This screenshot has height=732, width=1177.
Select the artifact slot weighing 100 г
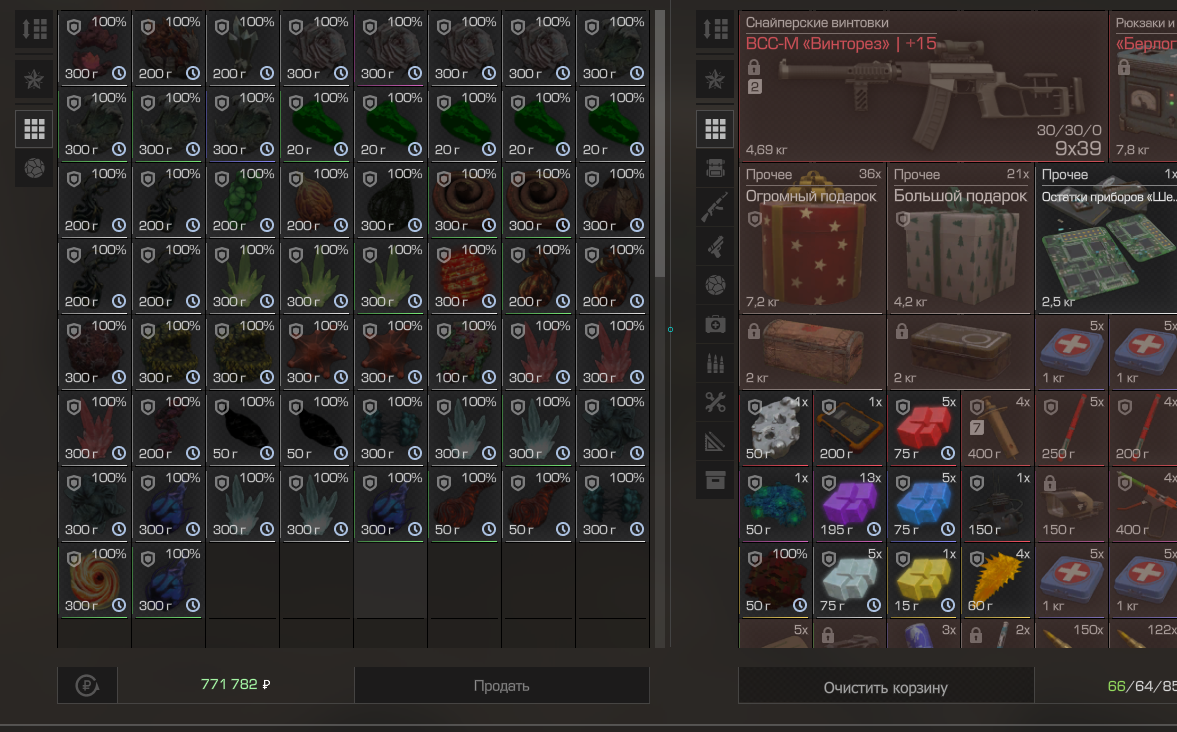465,352
